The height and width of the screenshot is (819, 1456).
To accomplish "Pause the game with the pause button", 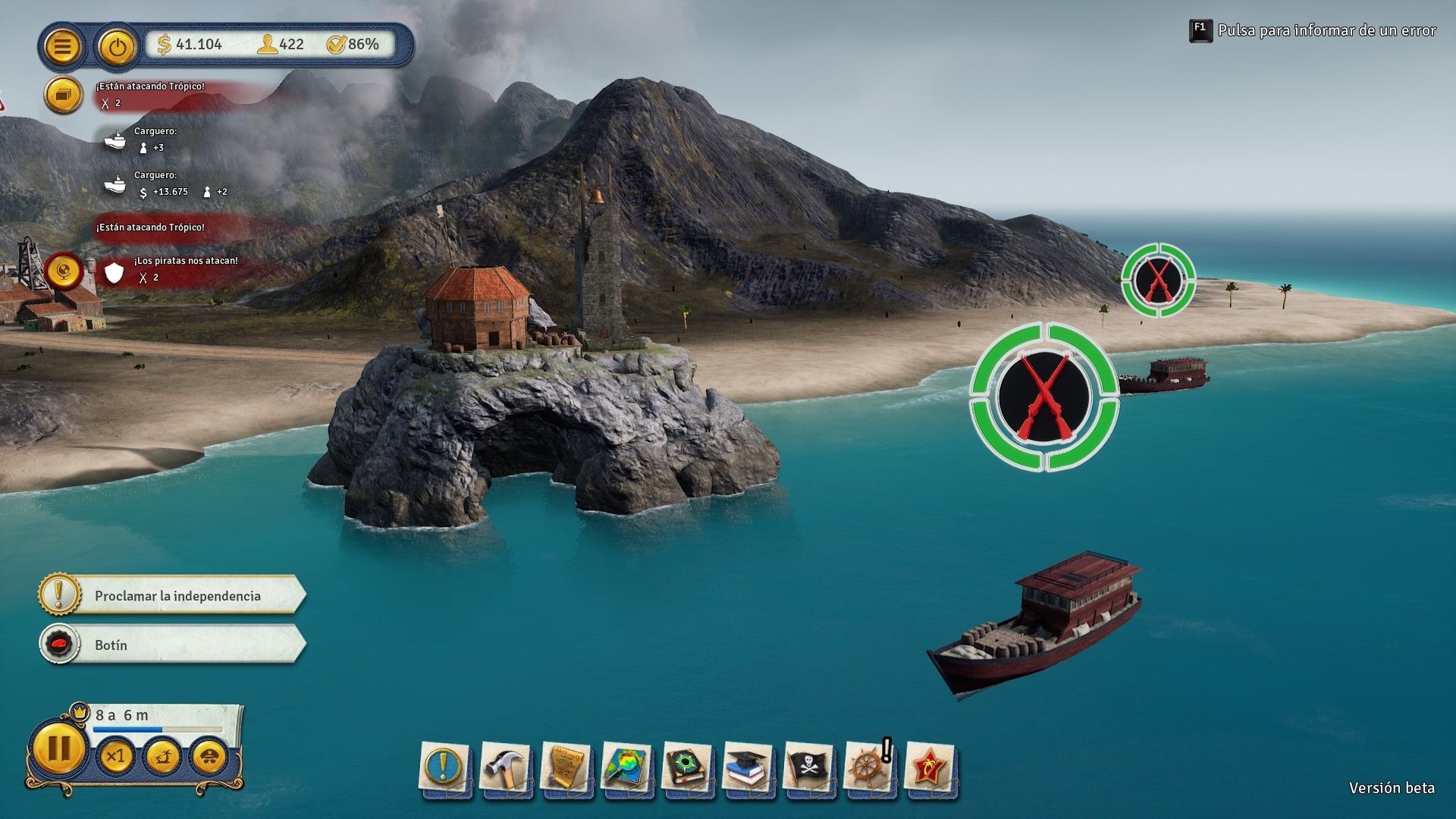I will 58,749.
